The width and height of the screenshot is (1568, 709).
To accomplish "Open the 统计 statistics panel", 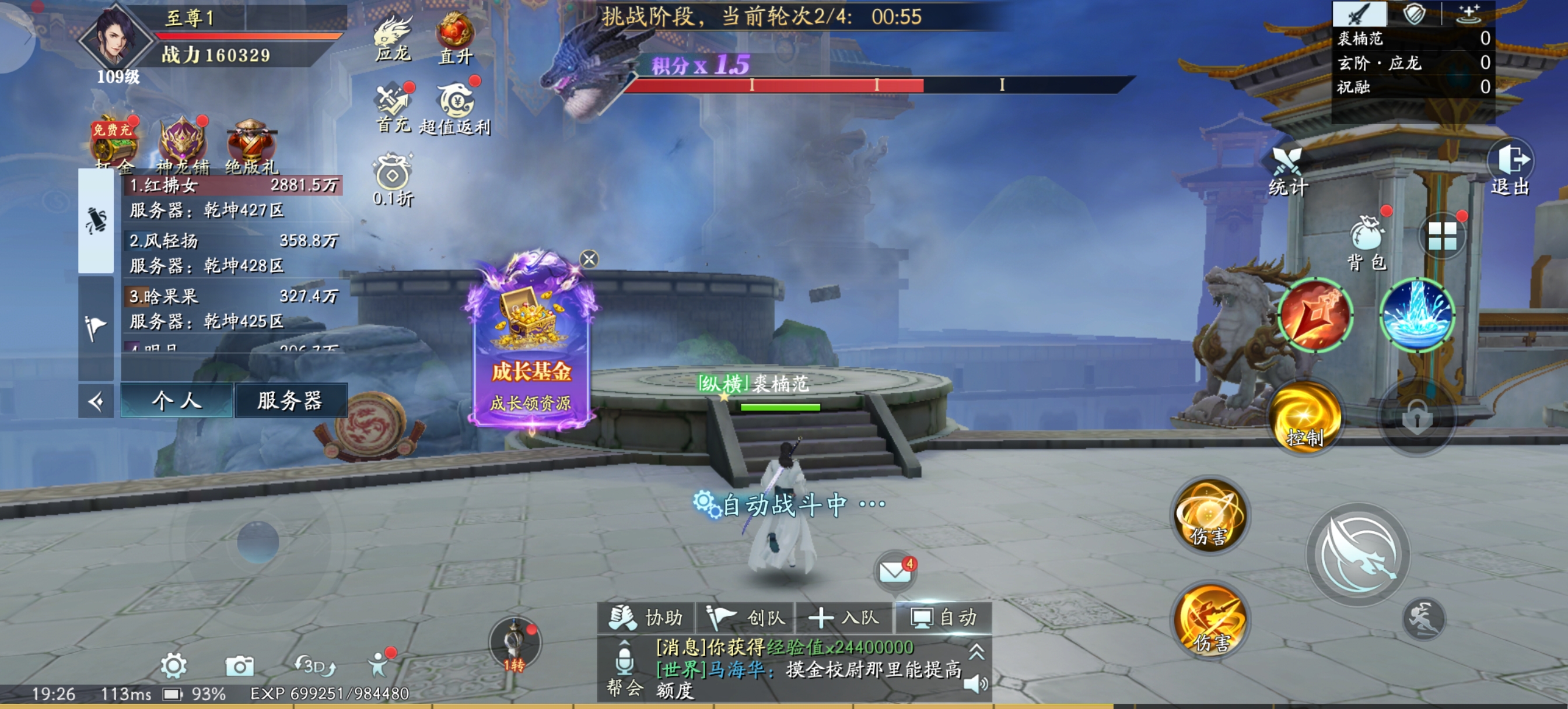I will [1287, 171].
